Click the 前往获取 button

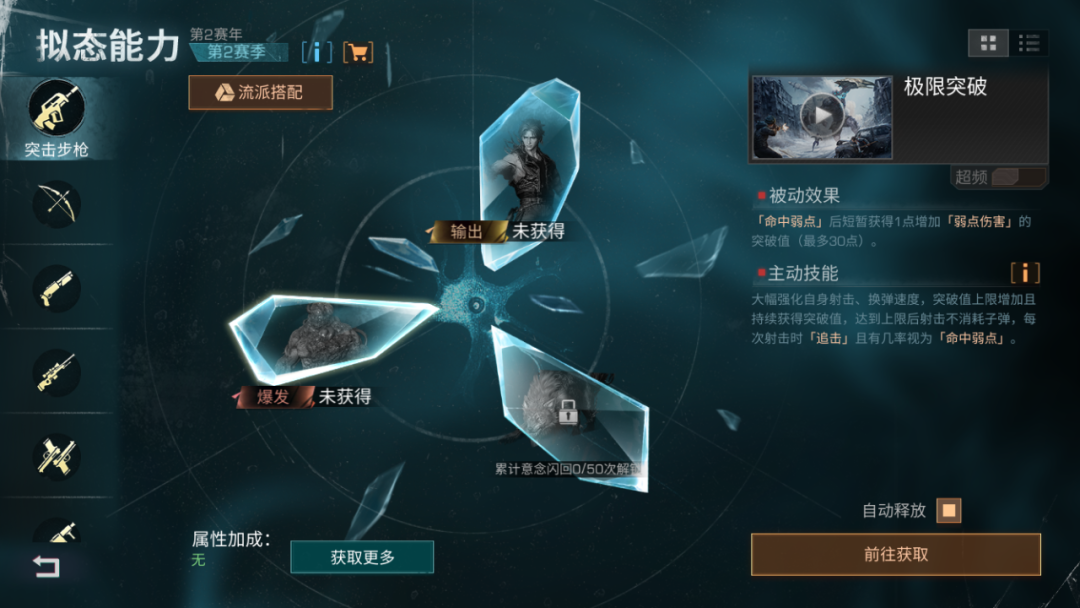click(895, 554)
